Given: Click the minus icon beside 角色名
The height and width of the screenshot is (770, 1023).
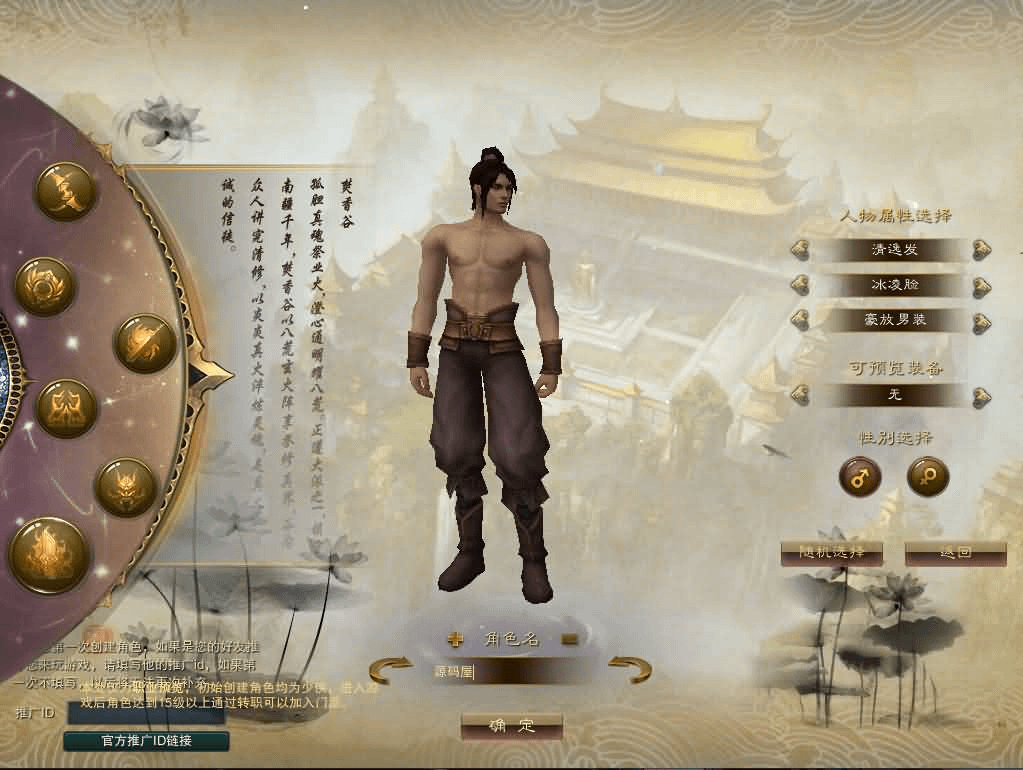Looking at the screenshot, I should [569, 639].
